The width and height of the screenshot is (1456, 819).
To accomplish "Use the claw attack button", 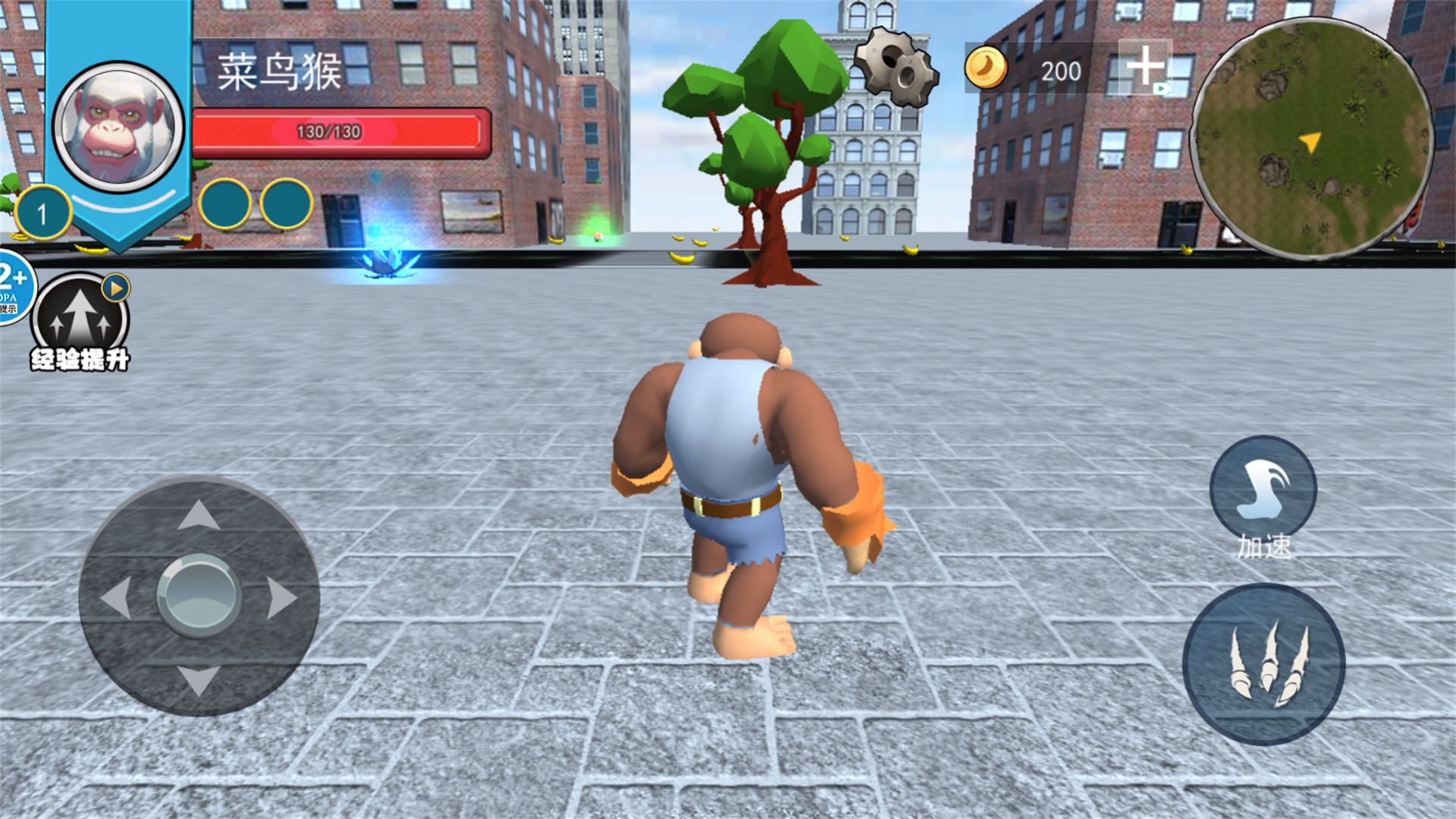I will tap(1263, 663).
